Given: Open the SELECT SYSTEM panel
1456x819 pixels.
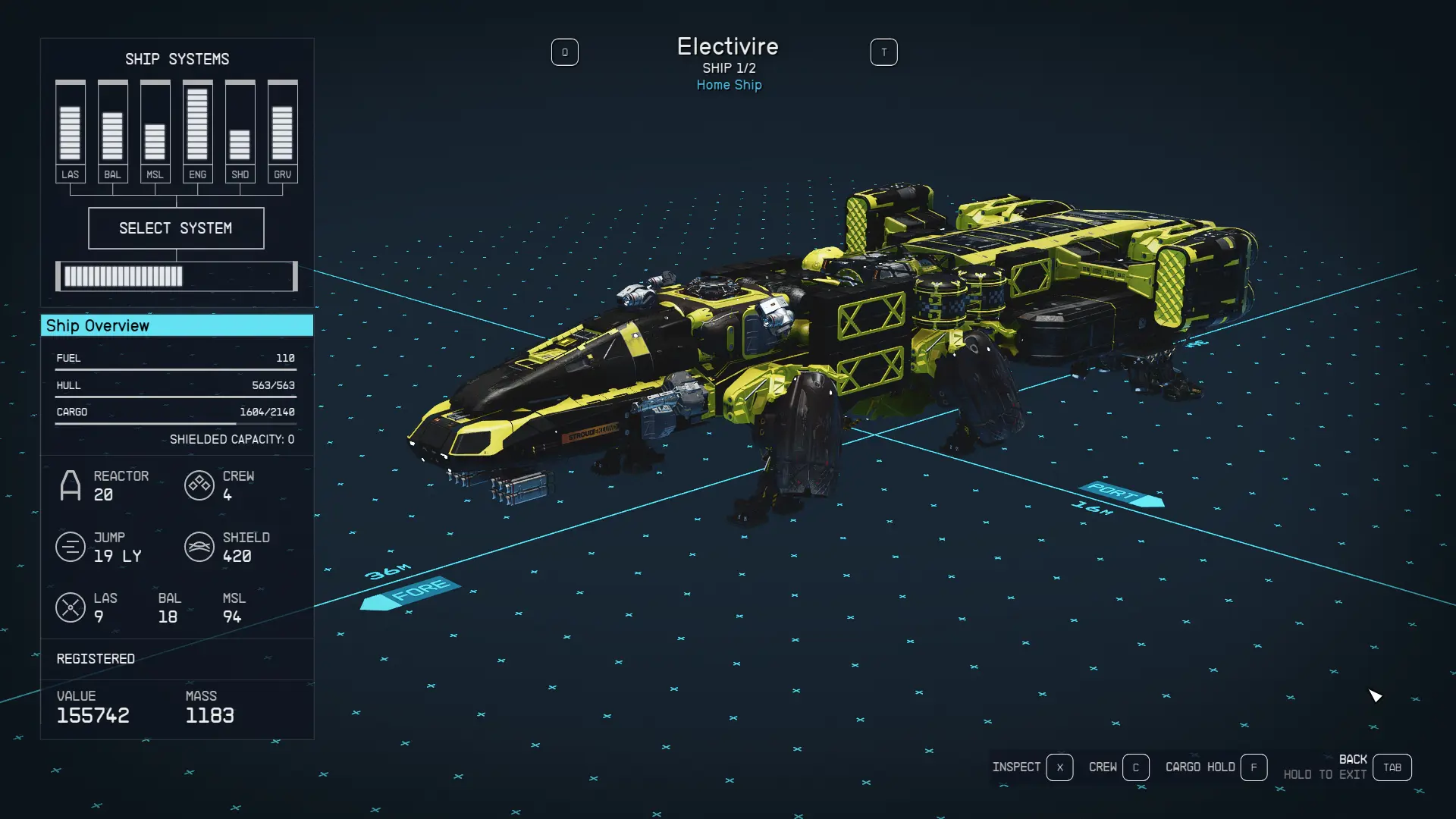Looking at the screenshot, I should [176, 227].
